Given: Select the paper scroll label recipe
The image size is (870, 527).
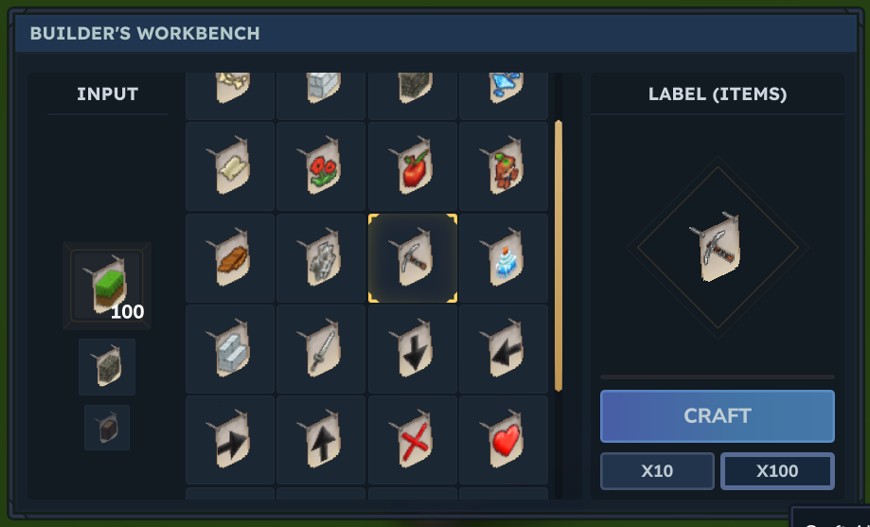Looking at the screenshot, I should tap(230, 166).
